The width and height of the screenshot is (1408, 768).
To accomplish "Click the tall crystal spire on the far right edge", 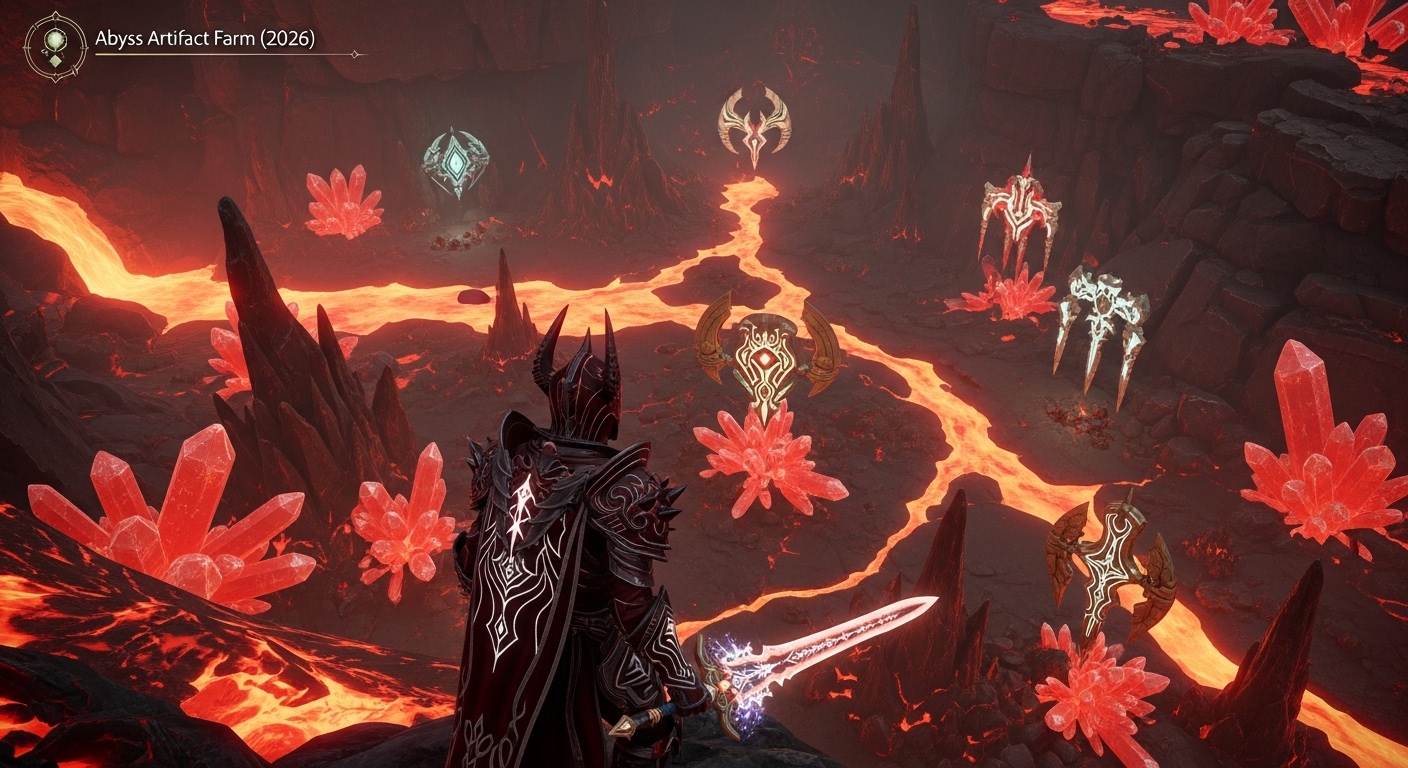I will point(1305,390).
